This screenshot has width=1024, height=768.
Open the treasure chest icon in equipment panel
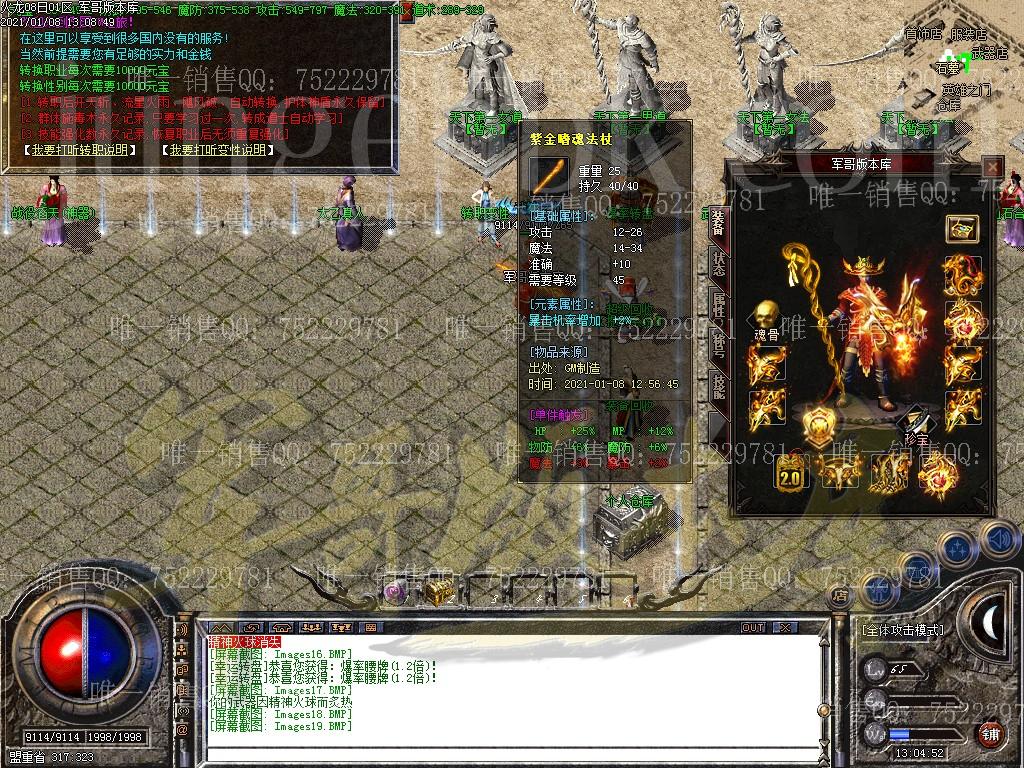pyautogui.click(x=962, y=229)
